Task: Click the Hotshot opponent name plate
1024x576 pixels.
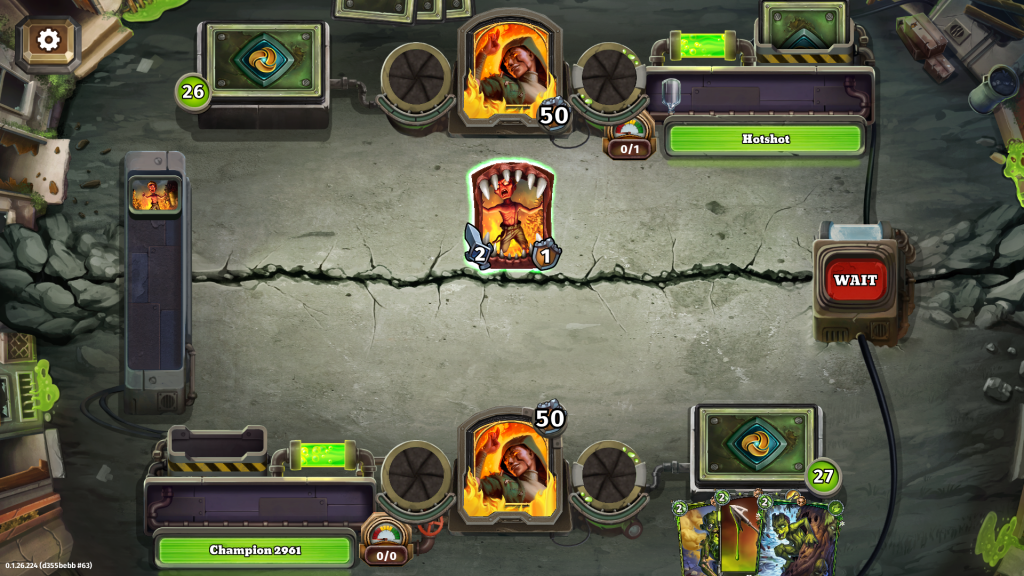Action: (765, 139)
